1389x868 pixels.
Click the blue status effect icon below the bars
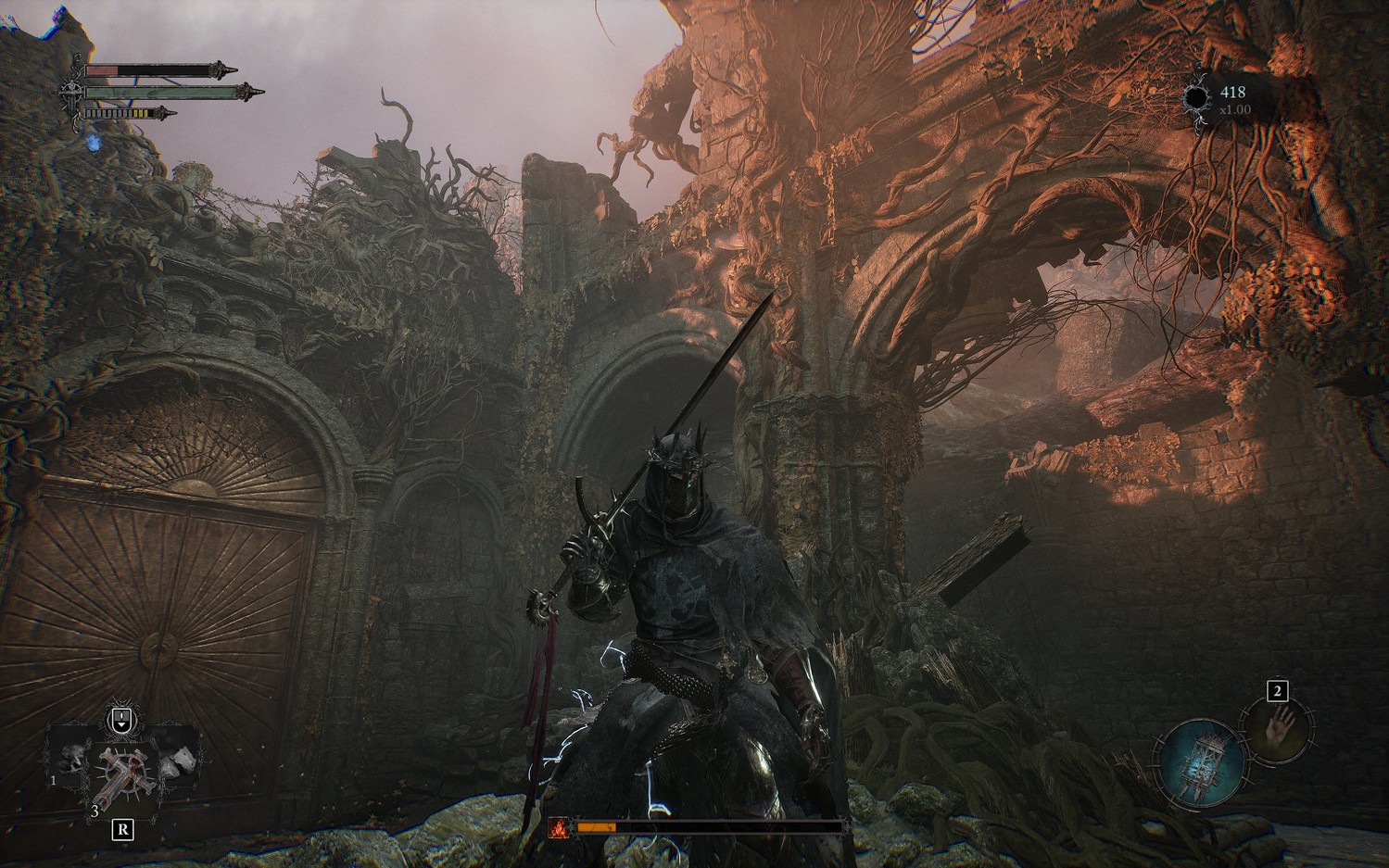[92, 142]
